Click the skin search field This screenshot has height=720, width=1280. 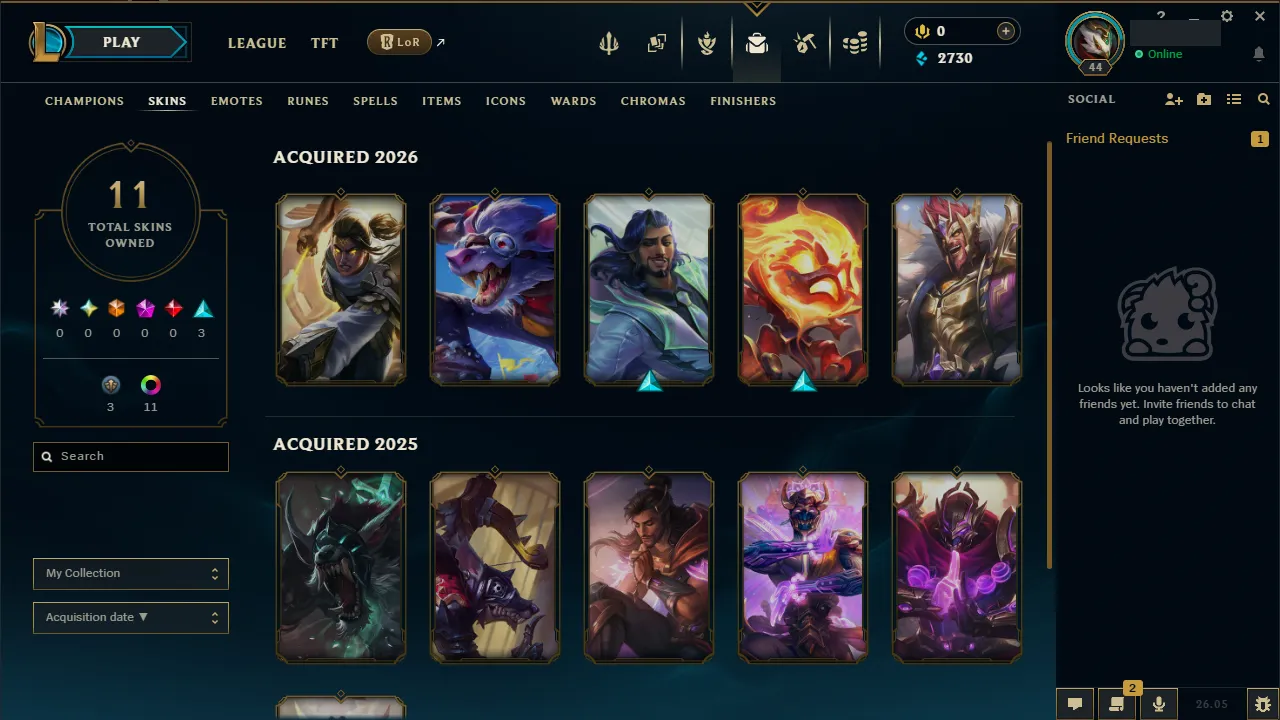130,456
